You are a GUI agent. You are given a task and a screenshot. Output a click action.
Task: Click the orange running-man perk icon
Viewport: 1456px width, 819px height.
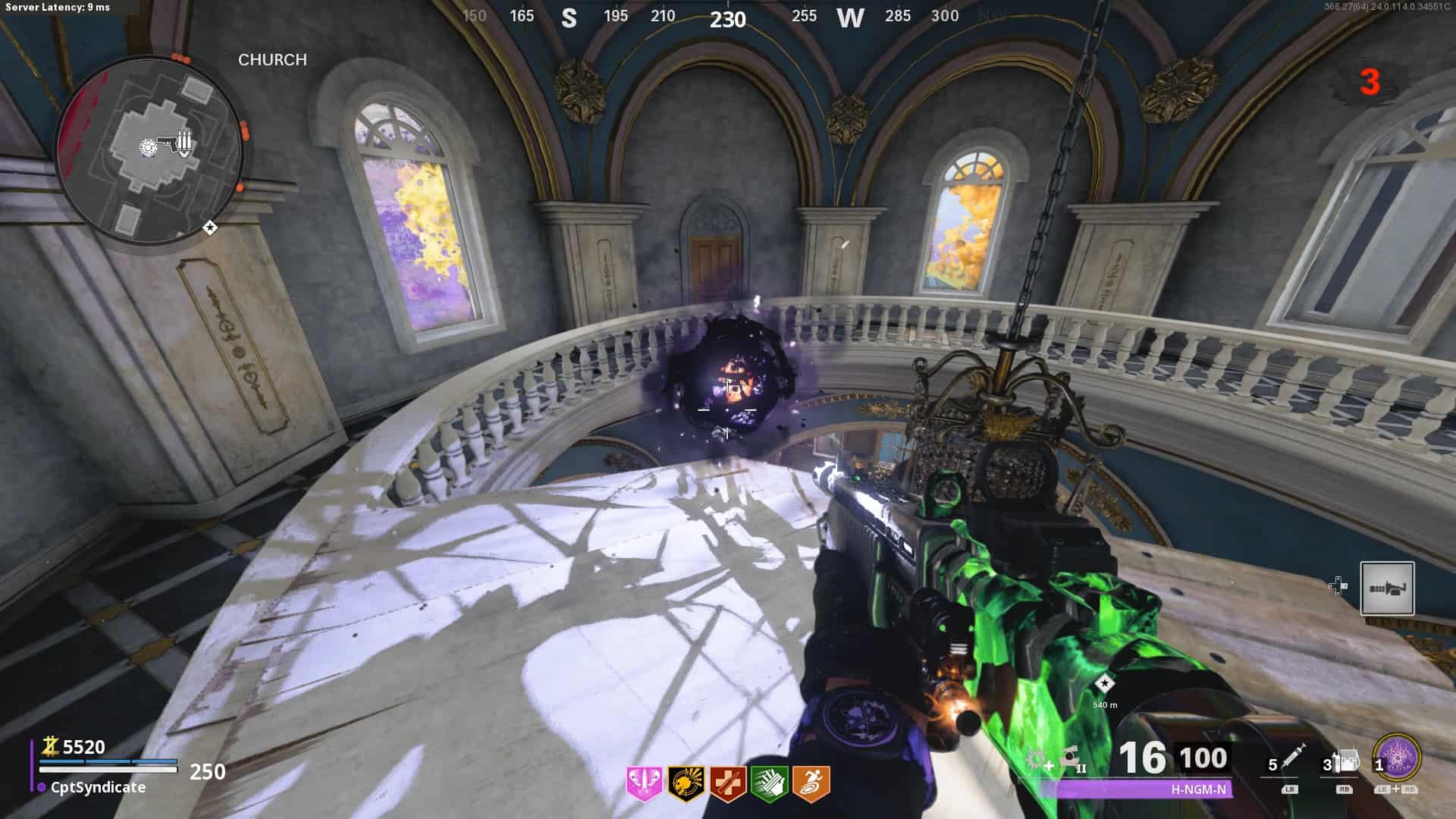pos(811,783)
